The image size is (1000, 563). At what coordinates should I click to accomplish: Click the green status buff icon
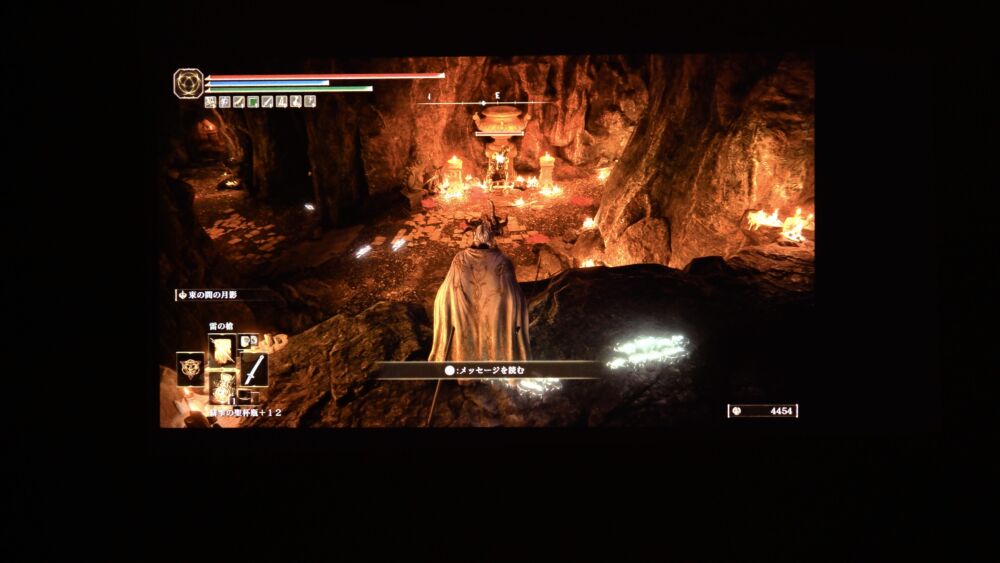tap(253, 101)
